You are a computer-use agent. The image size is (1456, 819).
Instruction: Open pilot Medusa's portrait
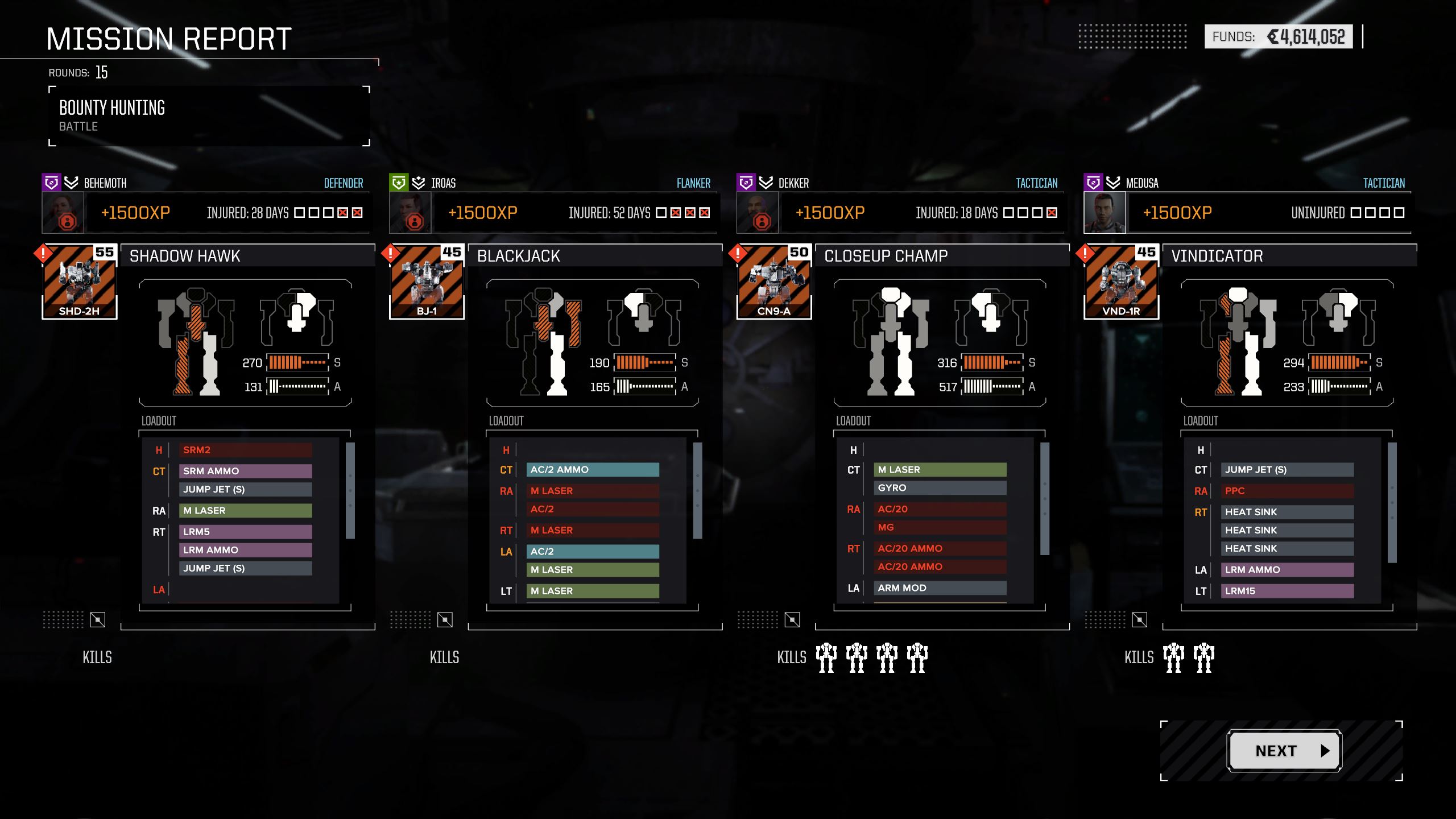(x=1105, y=213)
